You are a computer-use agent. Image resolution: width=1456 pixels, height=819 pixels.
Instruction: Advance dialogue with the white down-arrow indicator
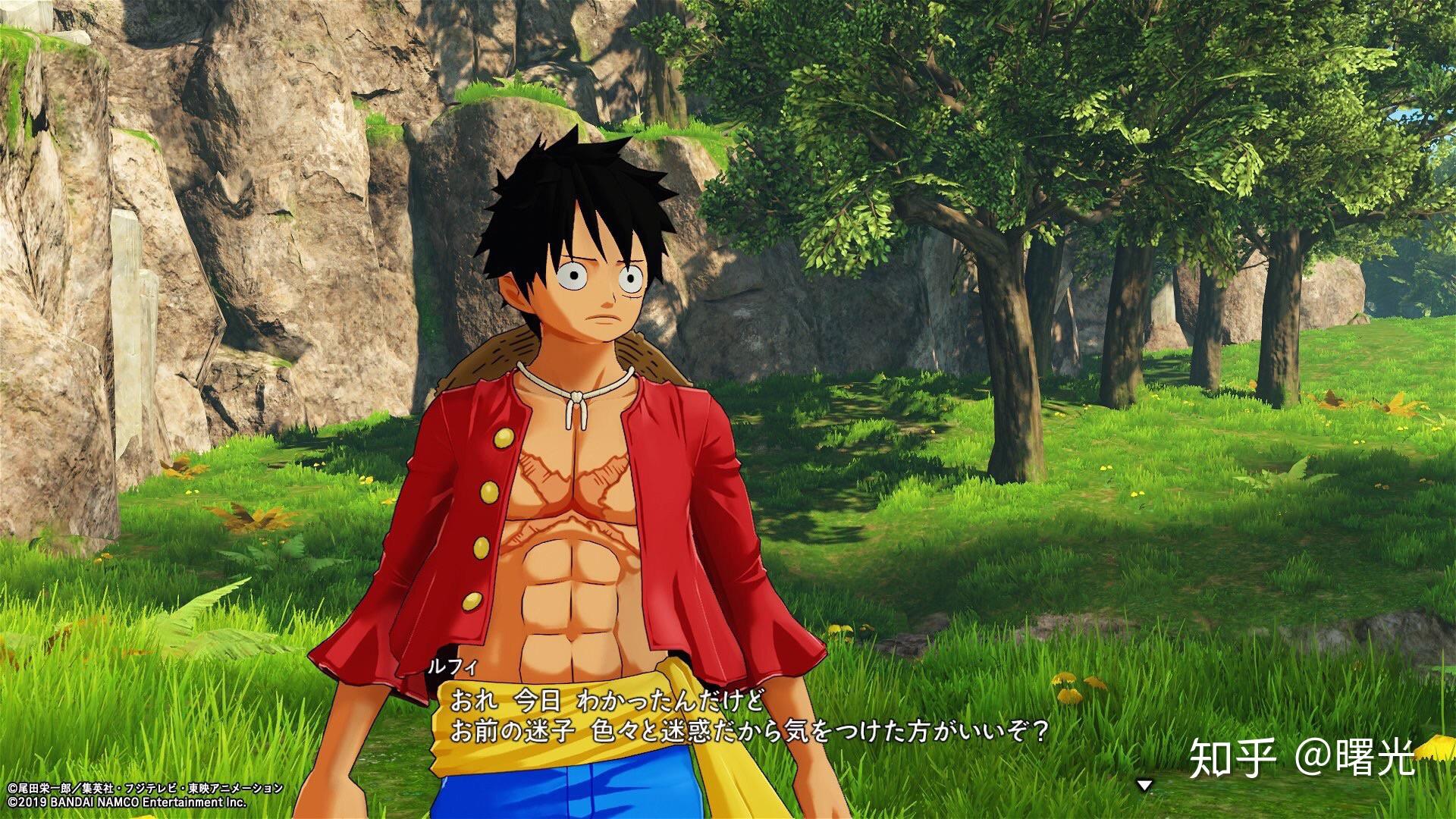point(1144,786)
